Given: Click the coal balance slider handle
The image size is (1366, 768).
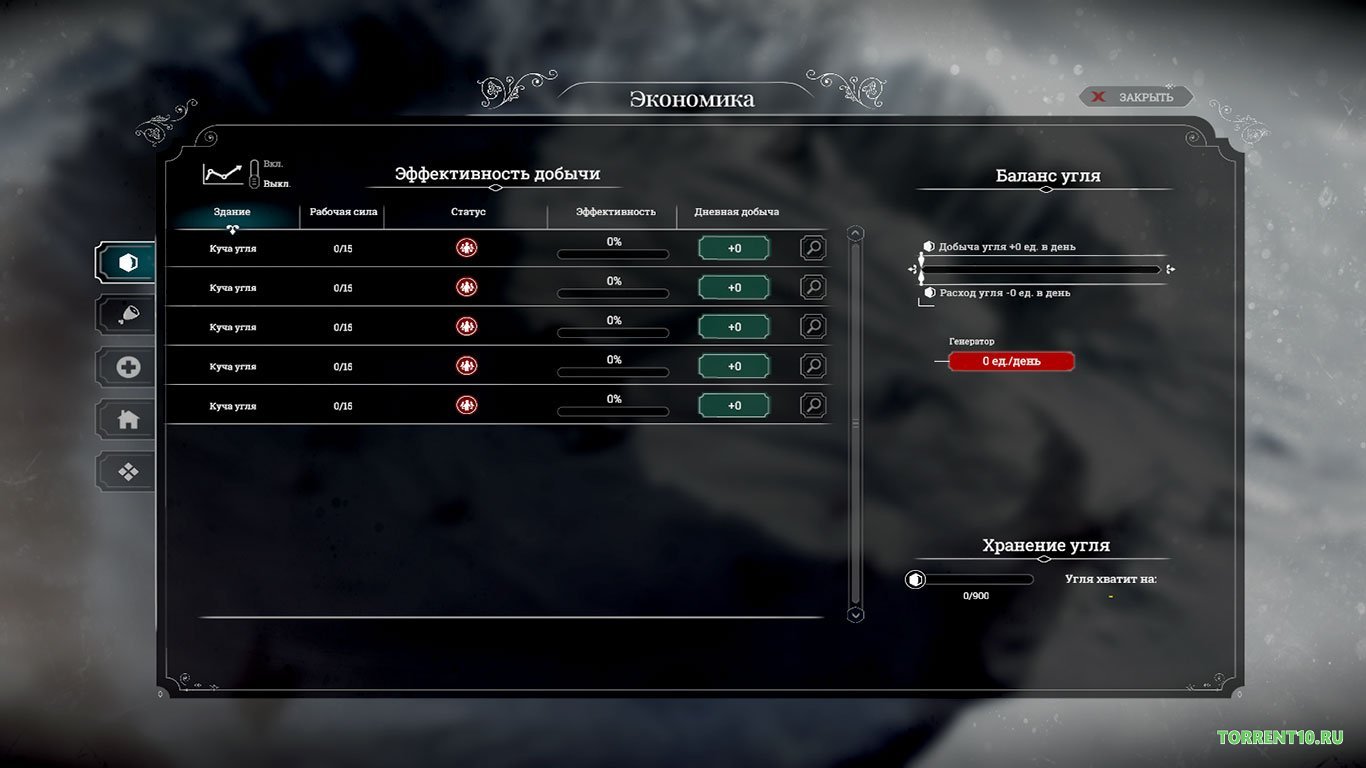Looking at the screenshot, I should point(921,268).
